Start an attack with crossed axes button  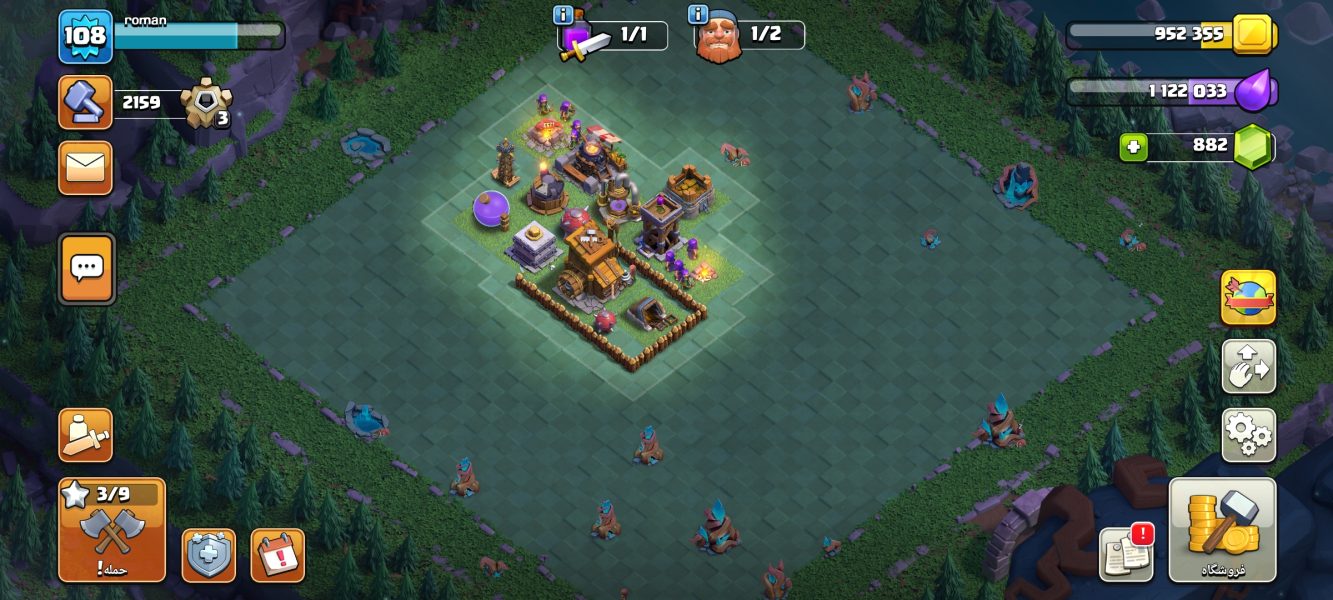pyautogui.click(x=111, y=530)
